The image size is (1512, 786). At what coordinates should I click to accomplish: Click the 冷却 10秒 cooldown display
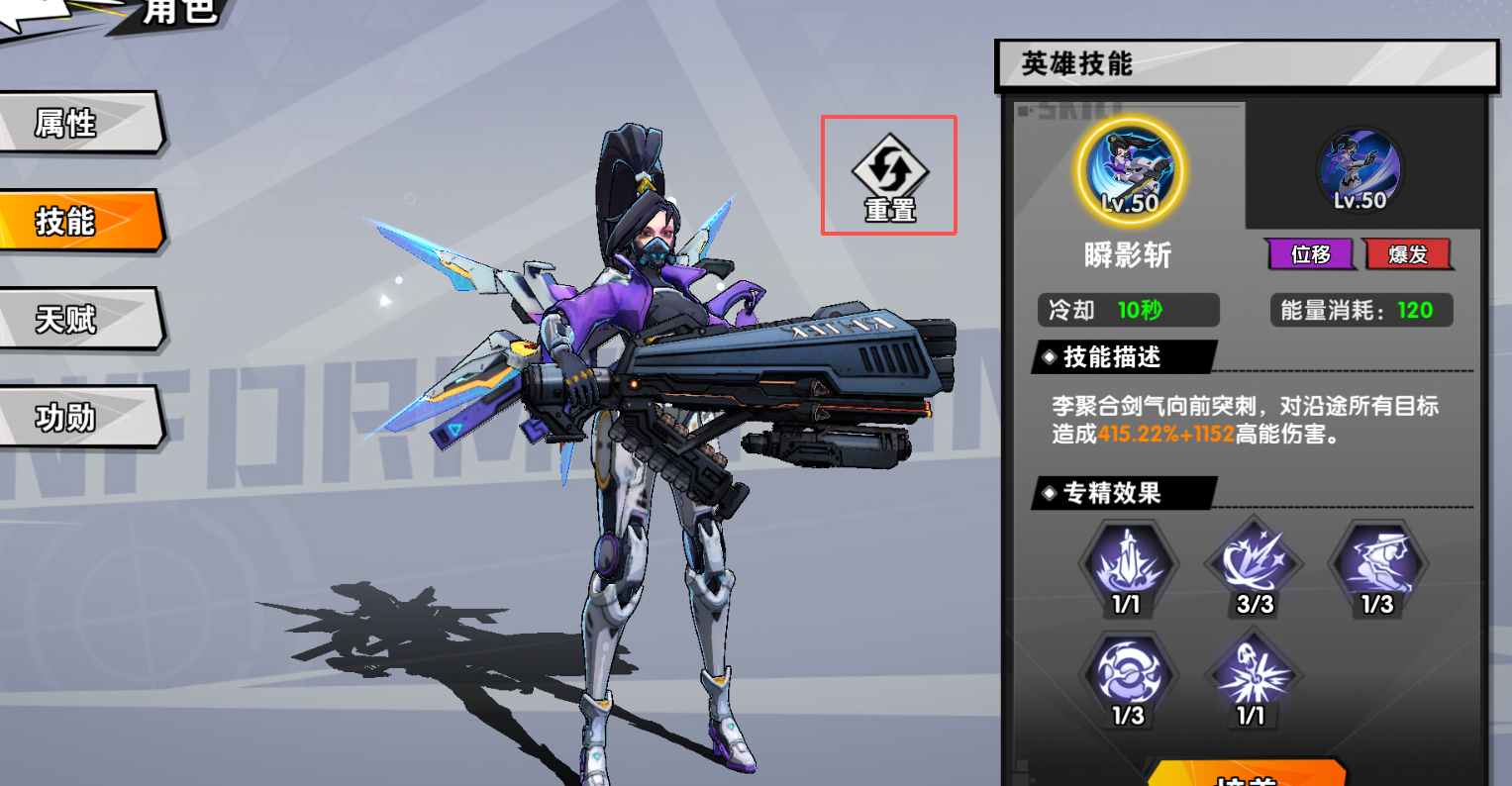[1128, 310]
